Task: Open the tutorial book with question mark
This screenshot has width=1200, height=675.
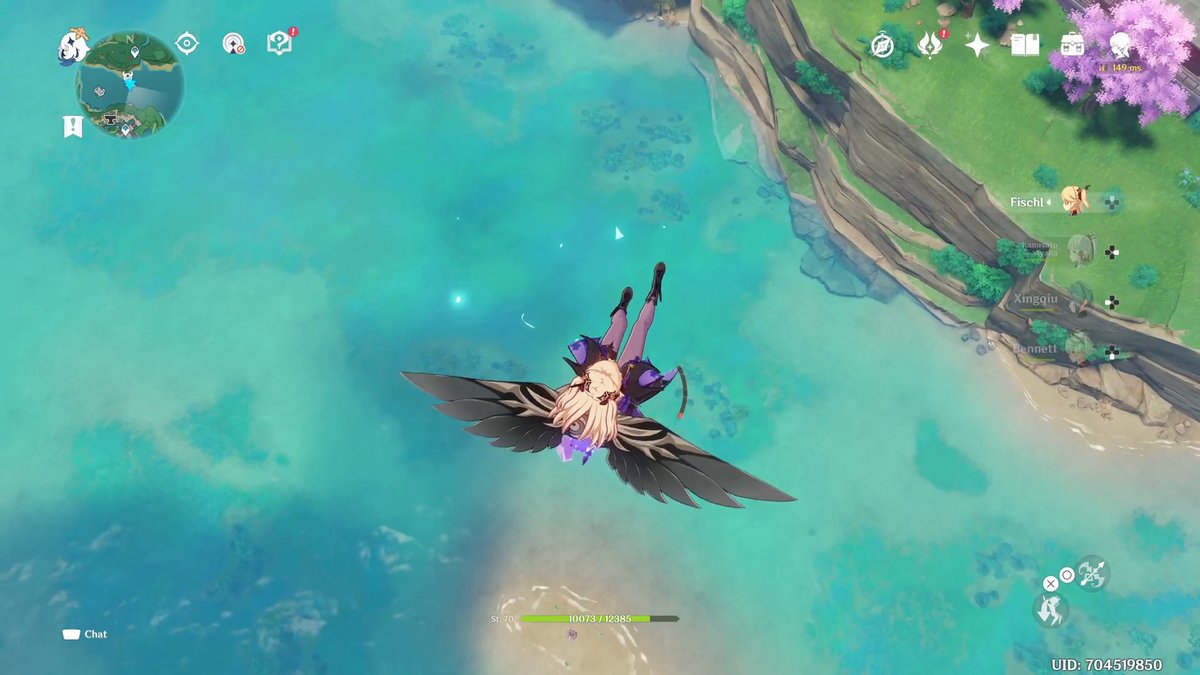Action: coord(279,43)
